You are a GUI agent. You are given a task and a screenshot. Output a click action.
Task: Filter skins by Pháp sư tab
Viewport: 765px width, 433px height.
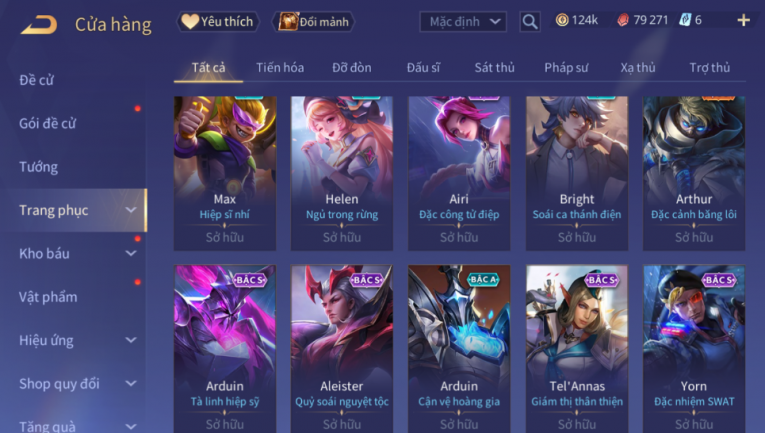pyautogui.click(x=567, y=67)
